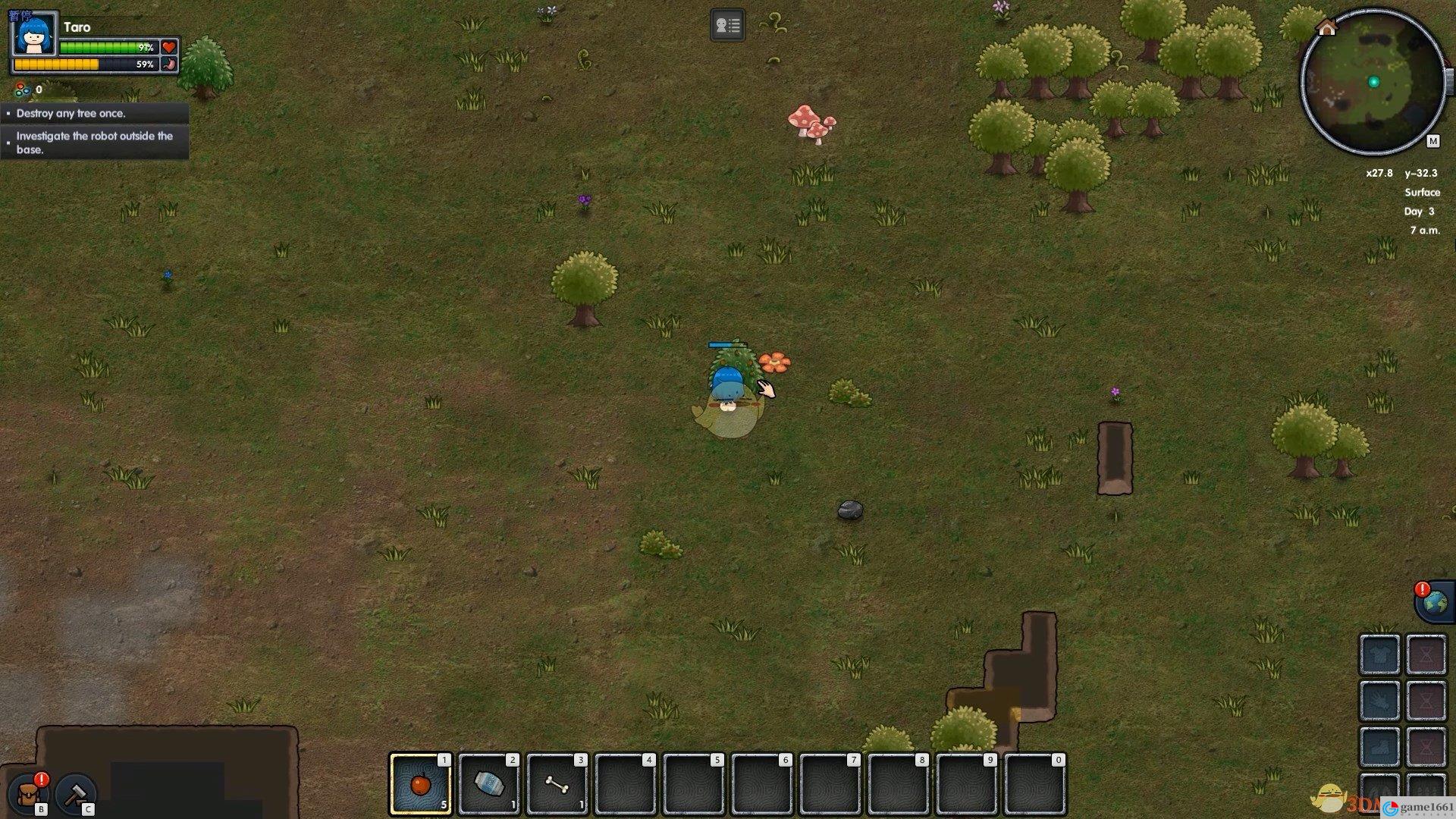Click the shirt equipment slot

click(1379, 654)
